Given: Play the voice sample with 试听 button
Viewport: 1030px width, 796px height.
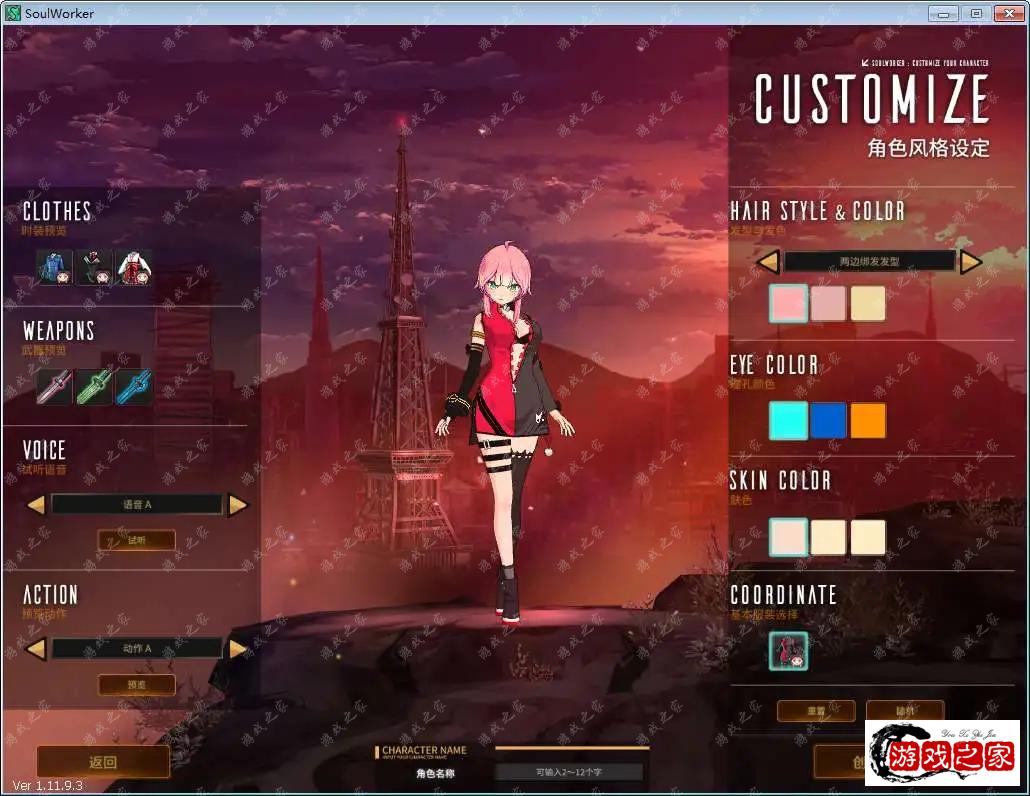Looking at the screenshot, I should (136, 540).
